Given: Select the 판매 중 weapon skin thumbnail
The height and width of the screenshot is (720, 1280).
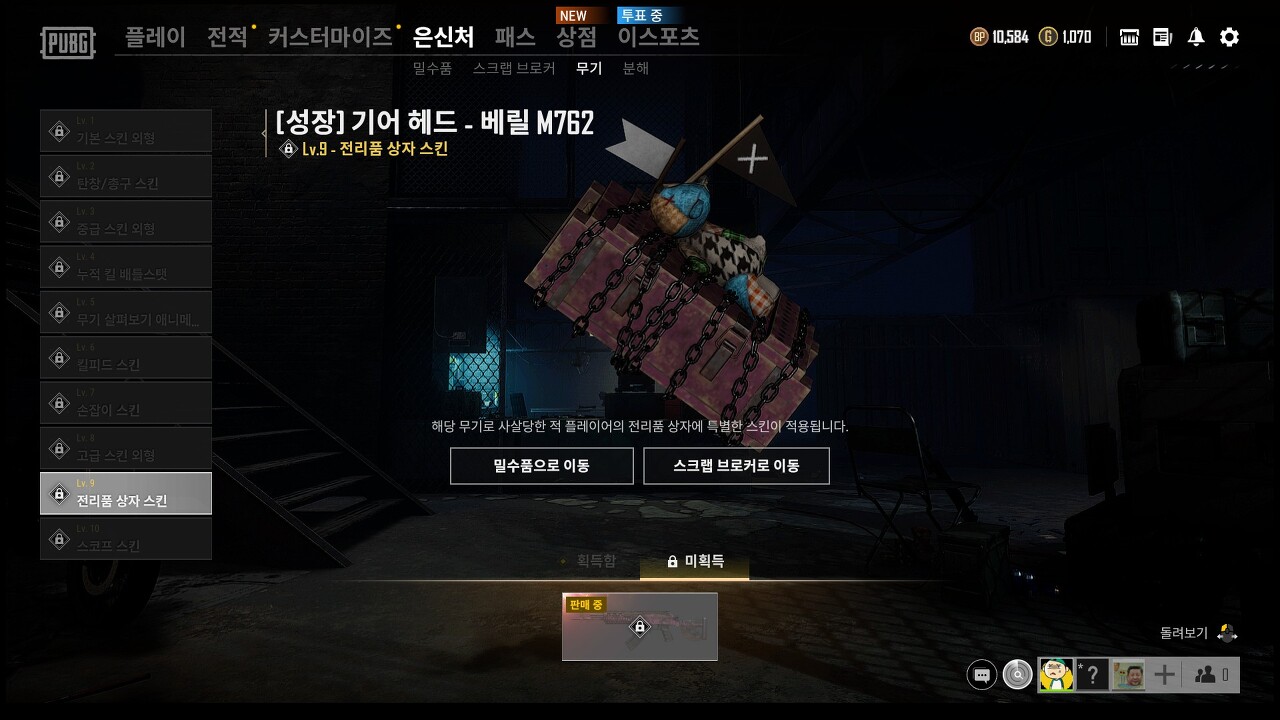Looking at the screenshot, I should point(639,627).
